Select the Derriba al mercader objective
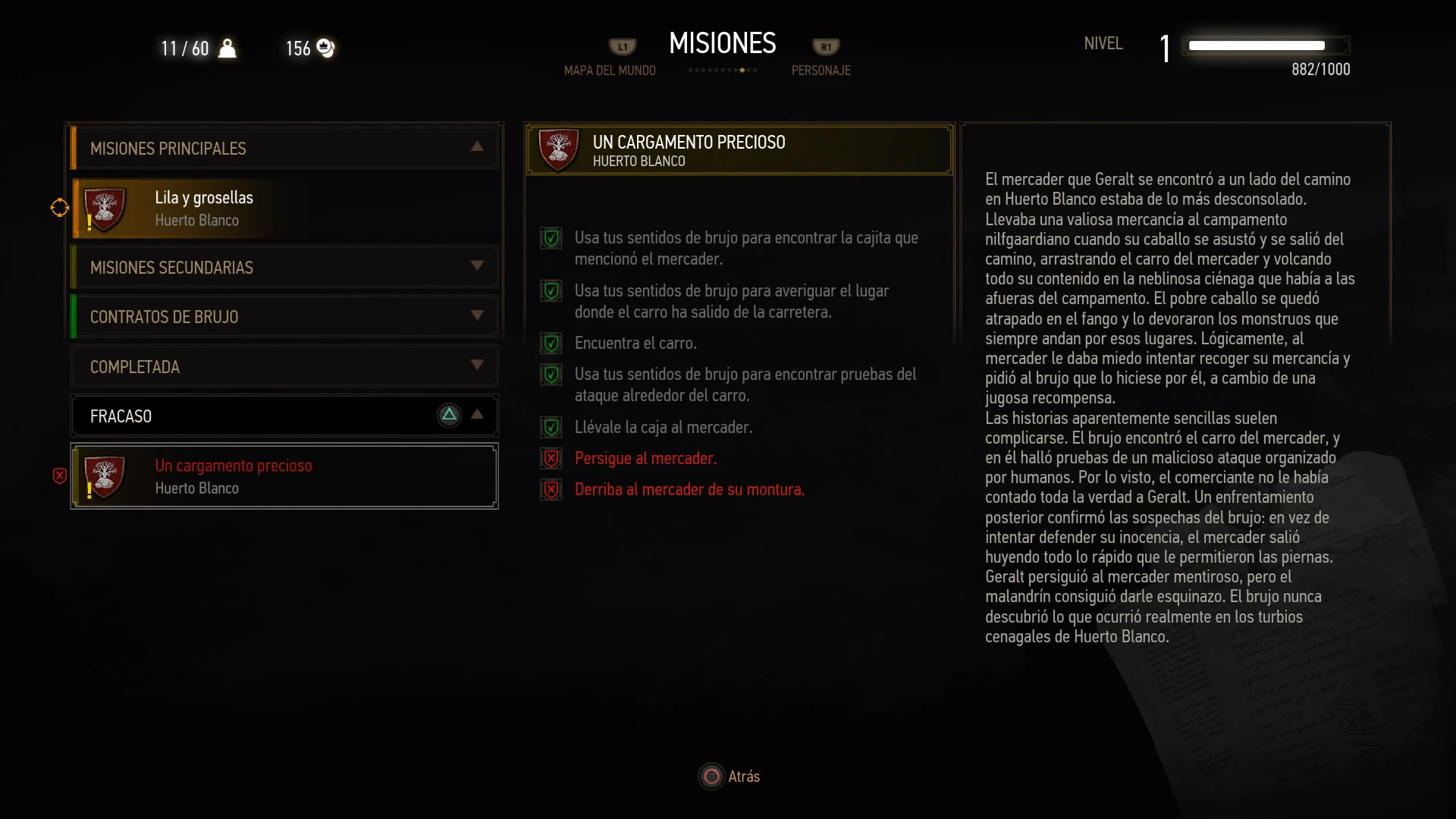The width and height of the screenshot is (1456, 819). tap(689, 489)
